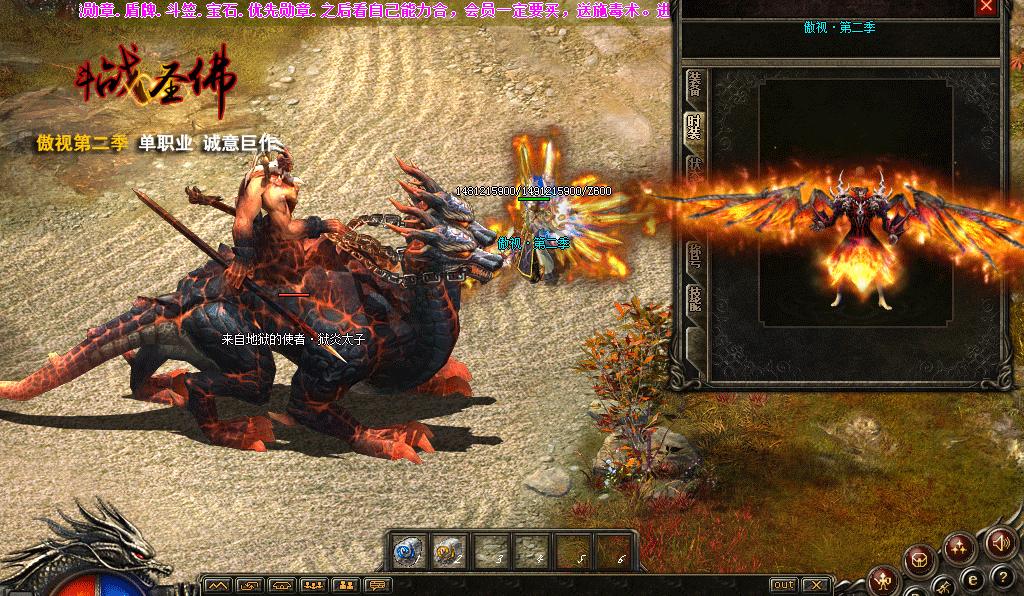Toggle sound with the round speaker button

998,543
